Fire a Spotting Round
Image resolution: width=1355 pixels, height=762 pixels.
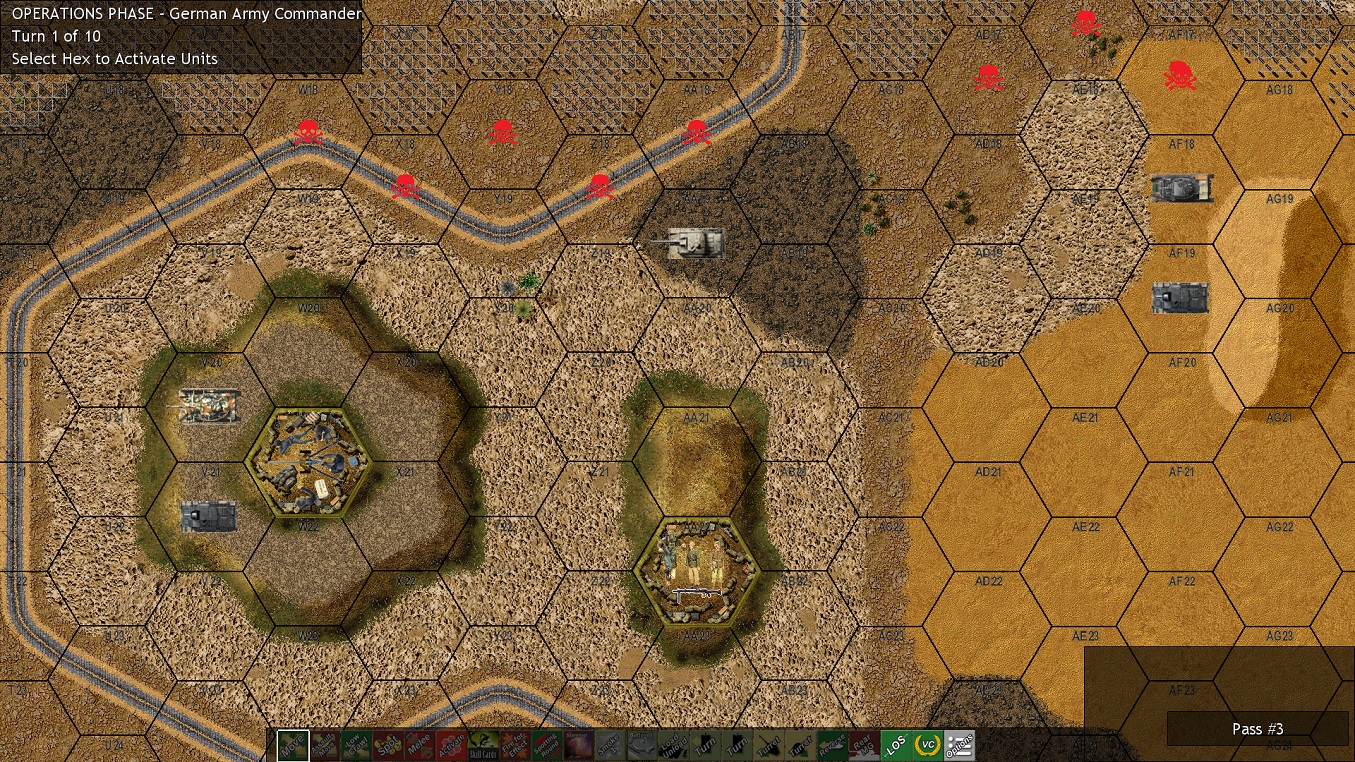pos(544,745)
